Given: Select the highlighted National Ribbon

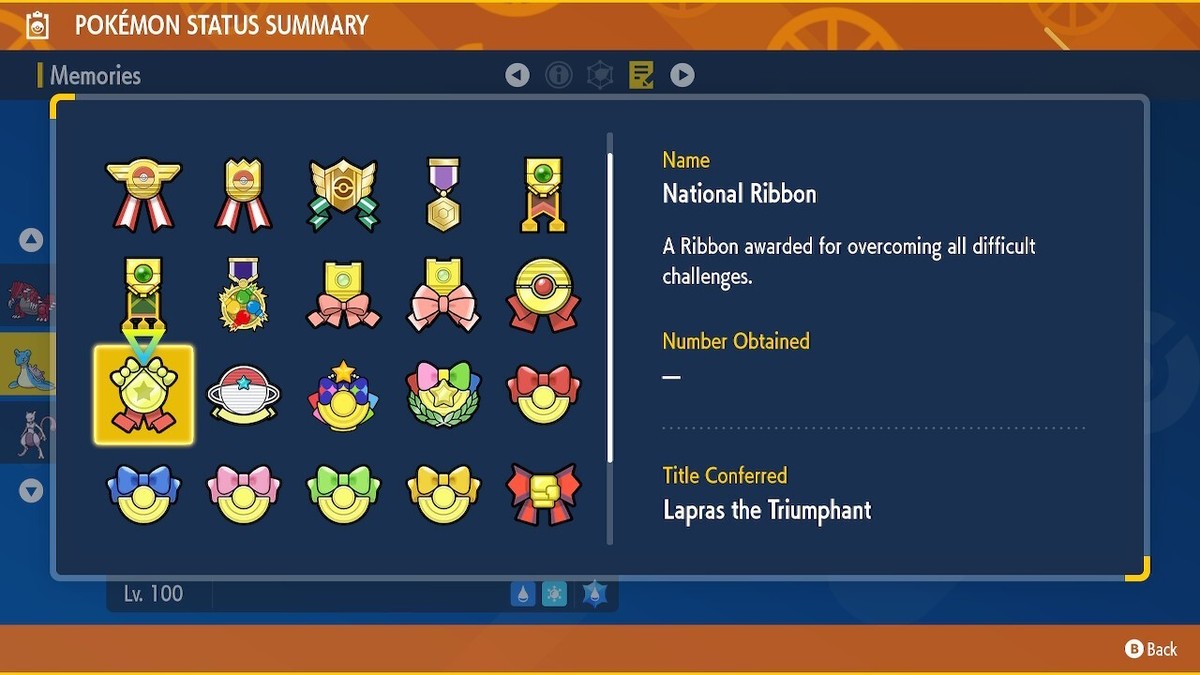Looking at the screenshot, I should (143, 396).
